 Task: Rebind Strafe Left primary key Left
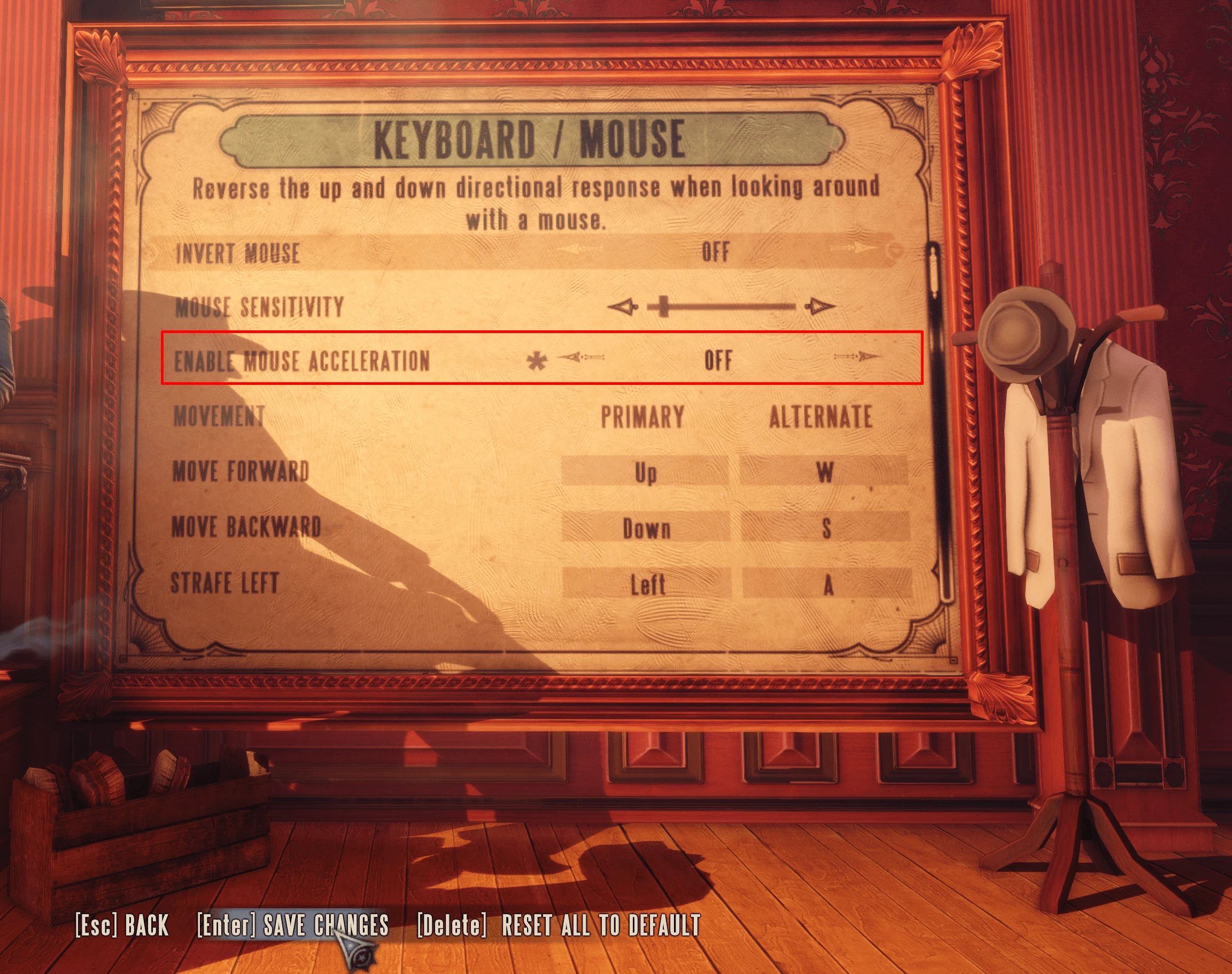[647, 584]
